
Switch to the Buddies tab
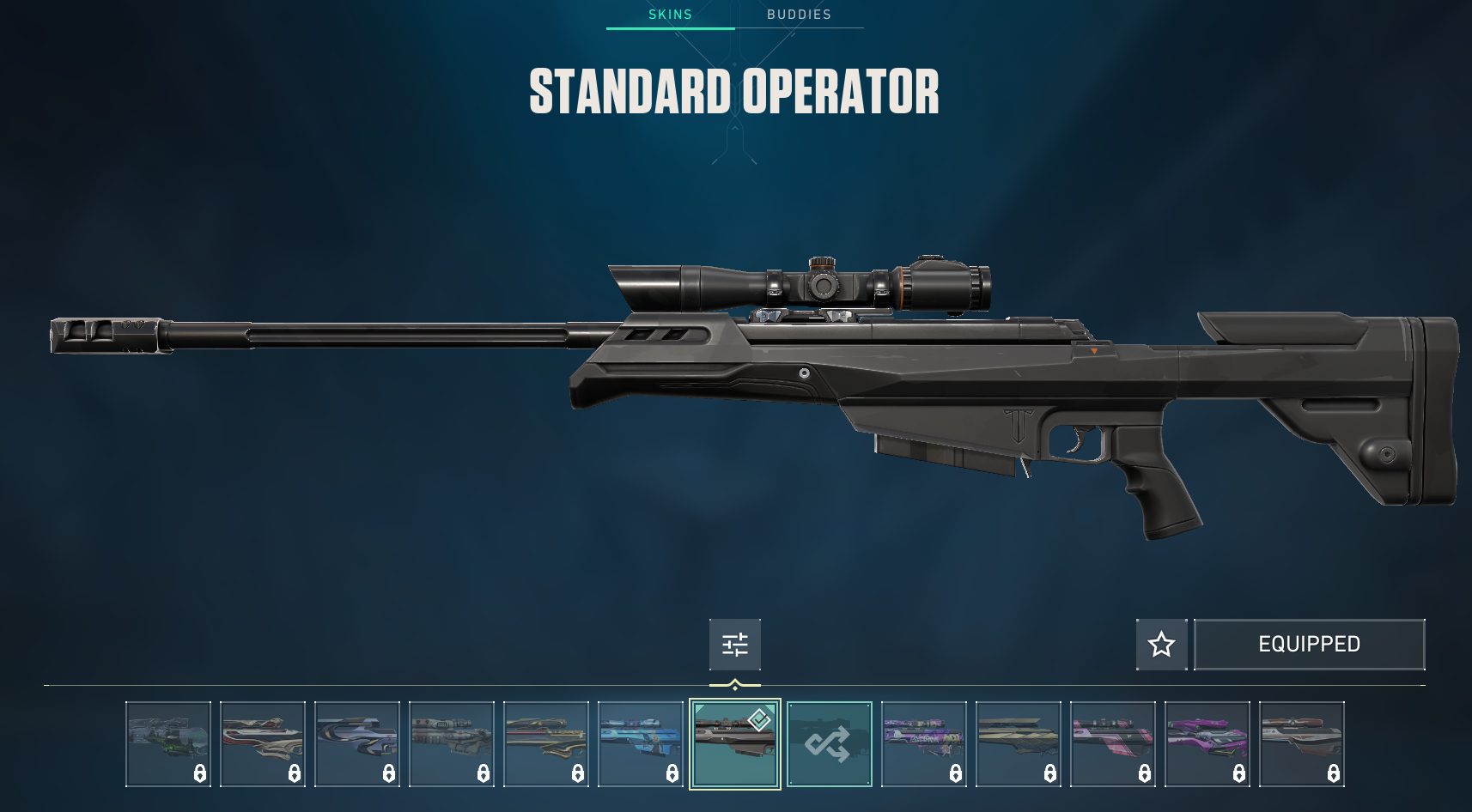click(x=799, y=15)
